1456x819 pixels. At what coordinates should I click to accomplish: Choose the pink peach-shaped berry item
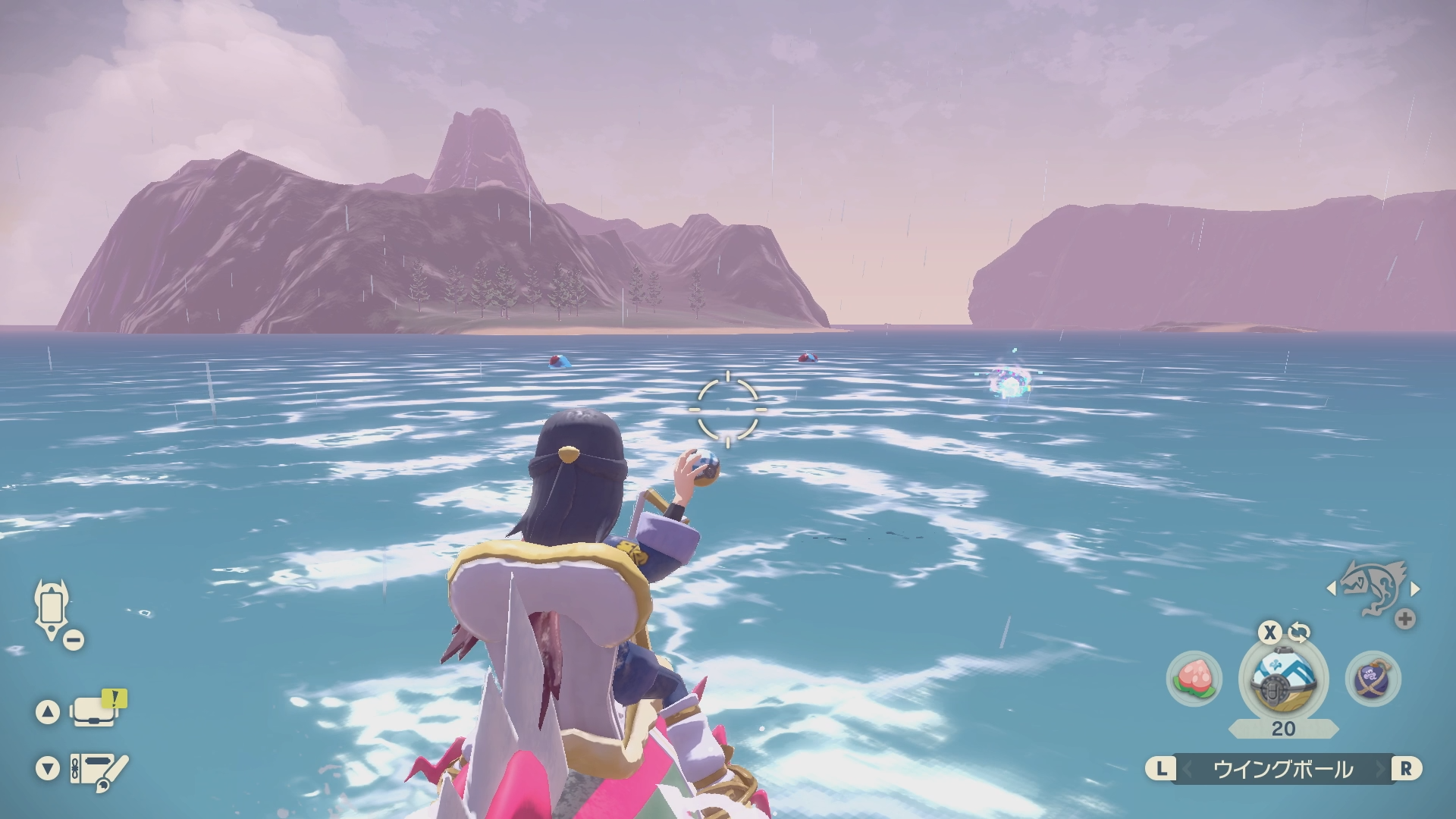point(1194,678)
